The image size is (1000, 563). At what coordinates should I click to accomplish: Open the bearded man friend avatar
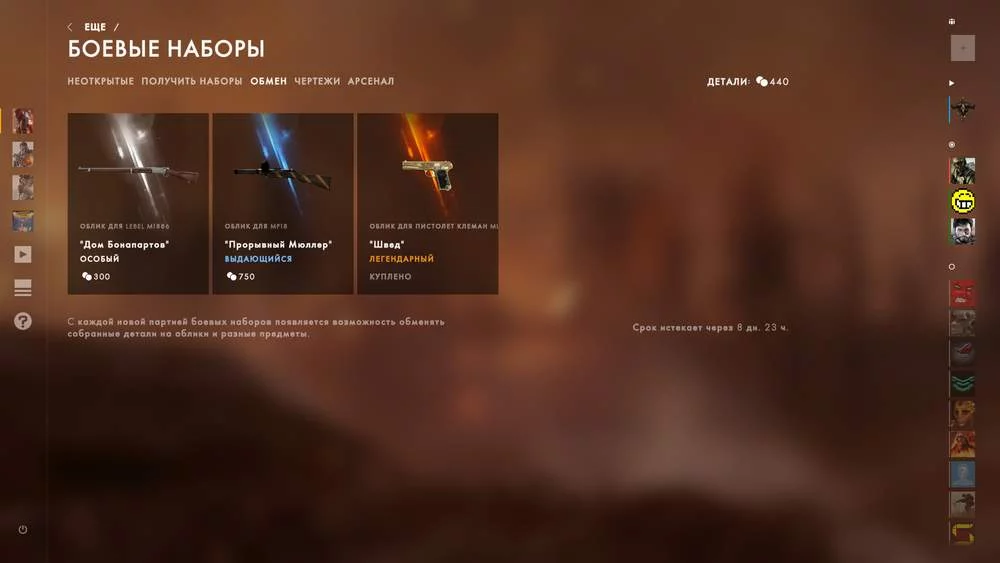pyautogui.click(x=962, y=231)
